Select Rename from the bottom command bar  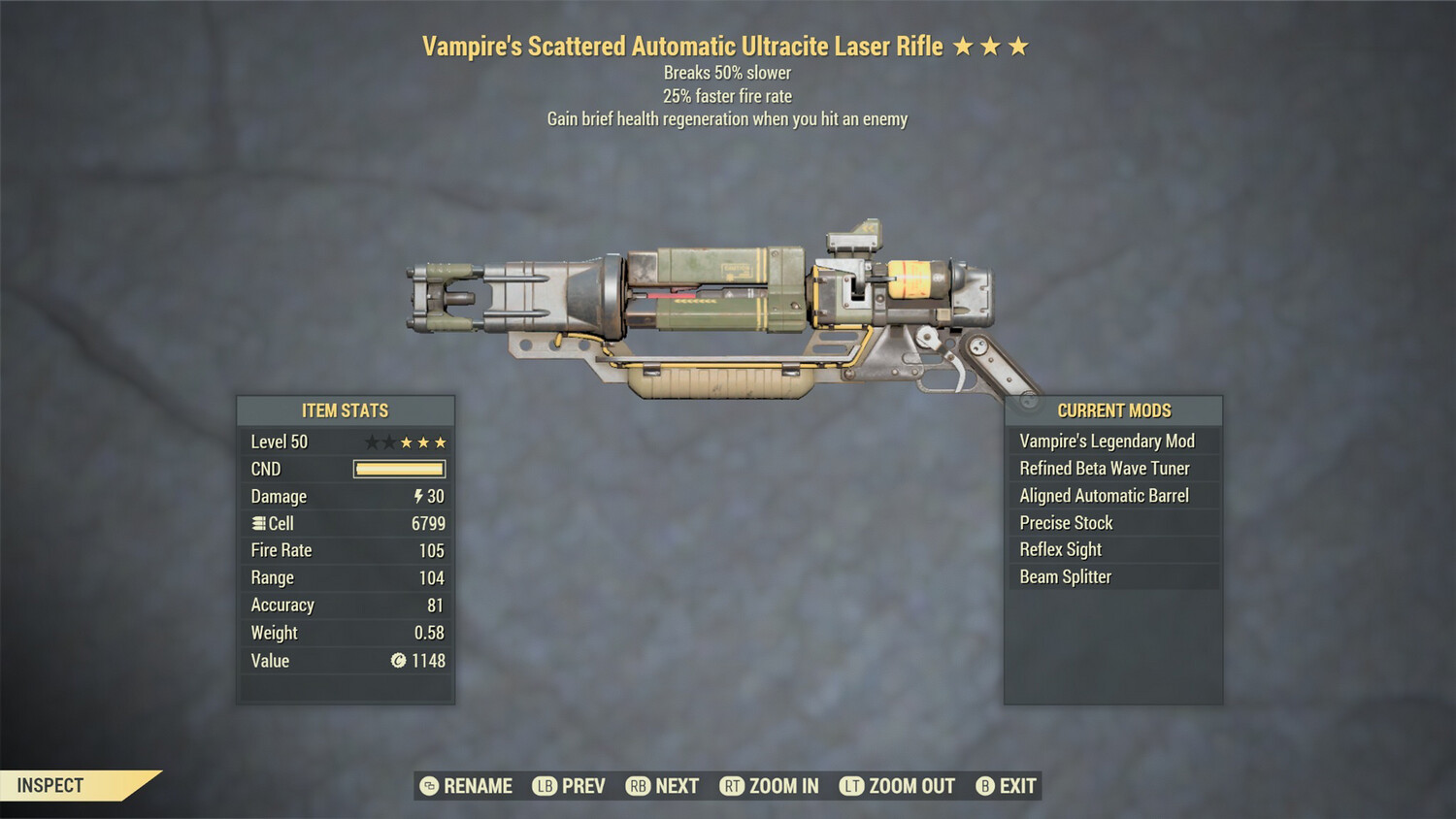coord(476,786)
